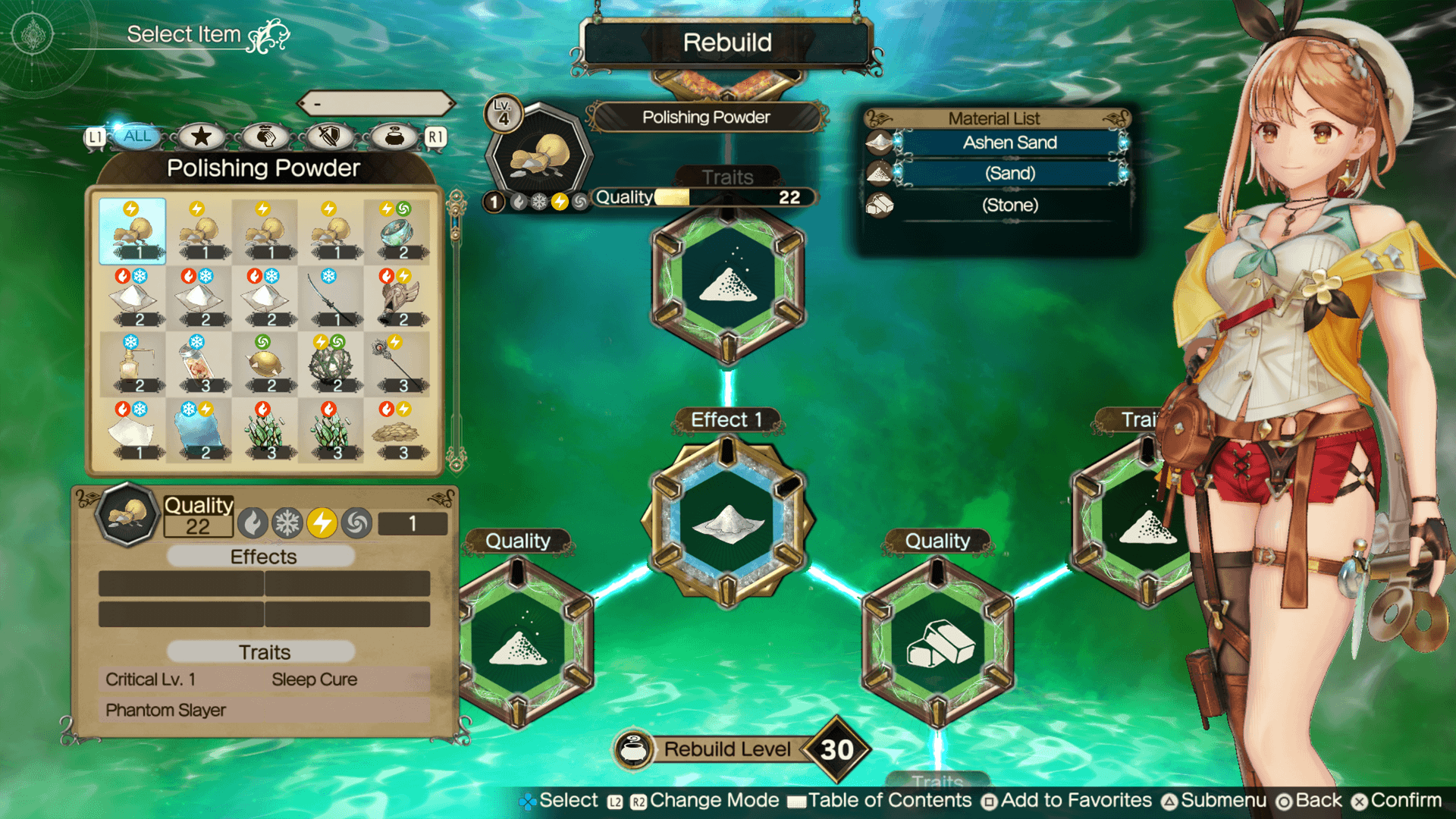Select Ashen Sand in Material List
1456x819 pixels.
[x=1009, y=143]
